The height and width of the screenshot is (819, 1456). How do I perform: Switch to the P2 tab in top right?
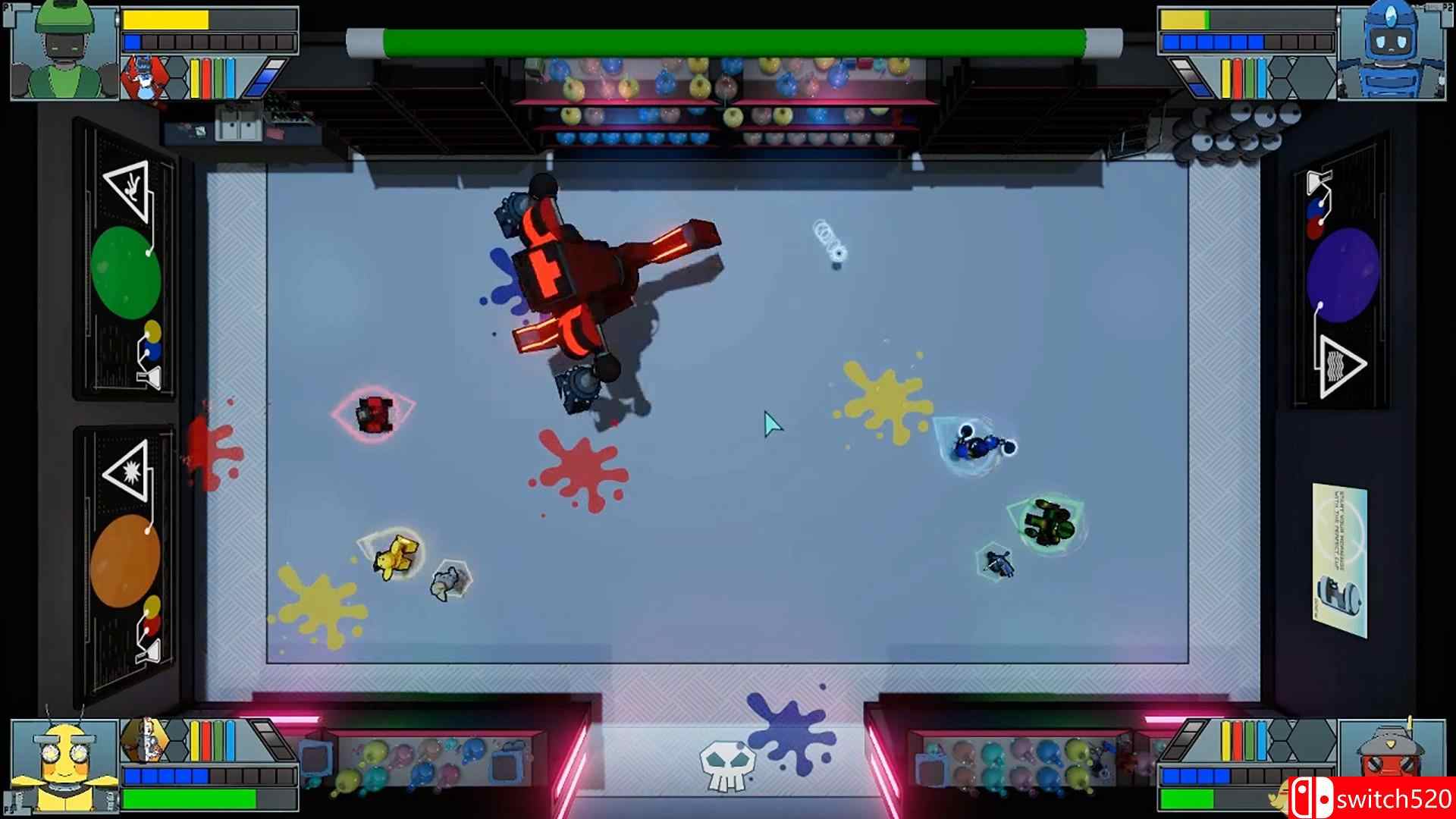click(x=1445, y=8)
